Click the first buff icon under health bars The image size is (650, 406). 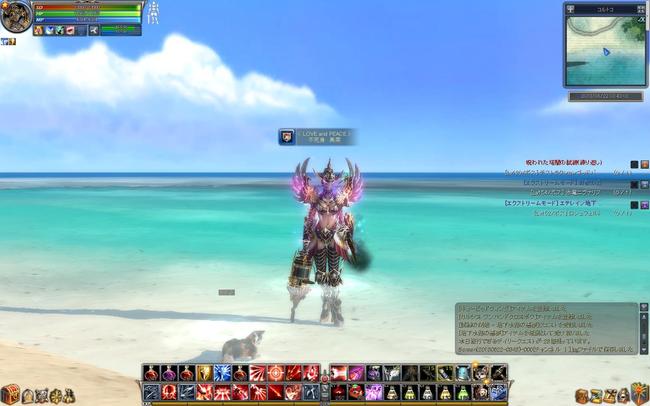pos(38,30)
